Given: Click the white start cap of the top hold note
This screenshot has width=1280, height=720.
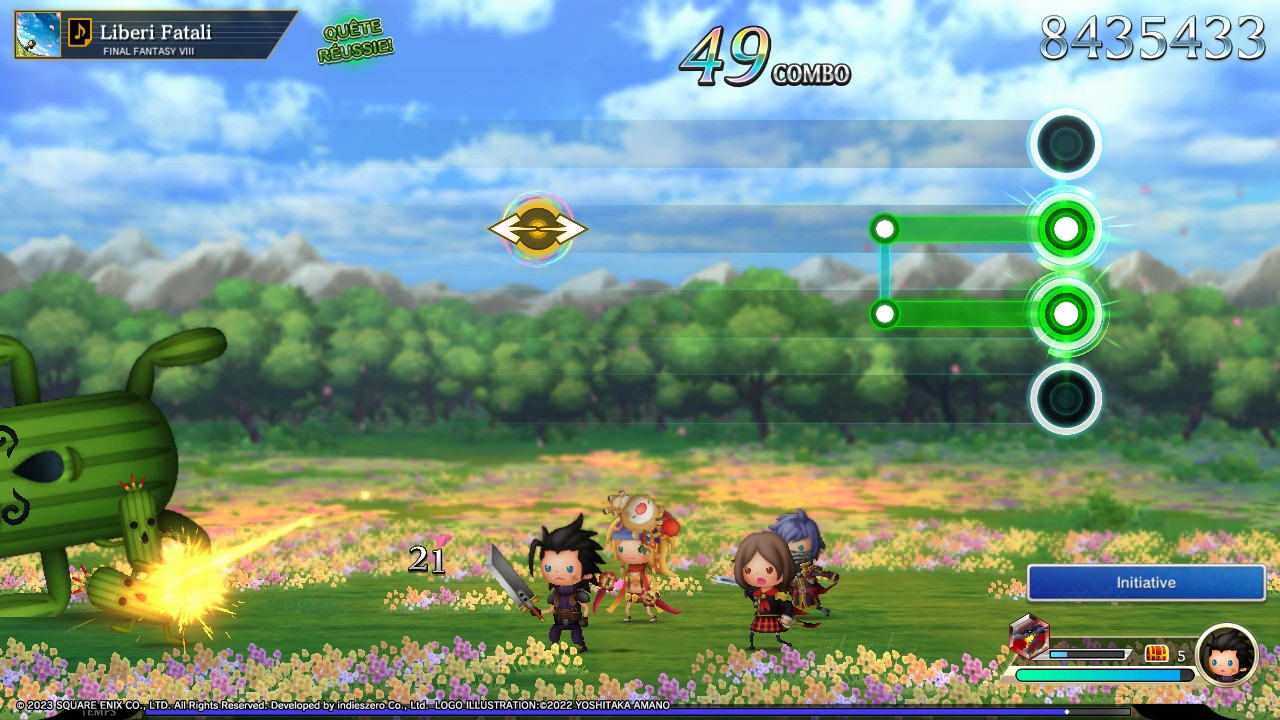Looking at the screenshot, I should tap(884, 228).
